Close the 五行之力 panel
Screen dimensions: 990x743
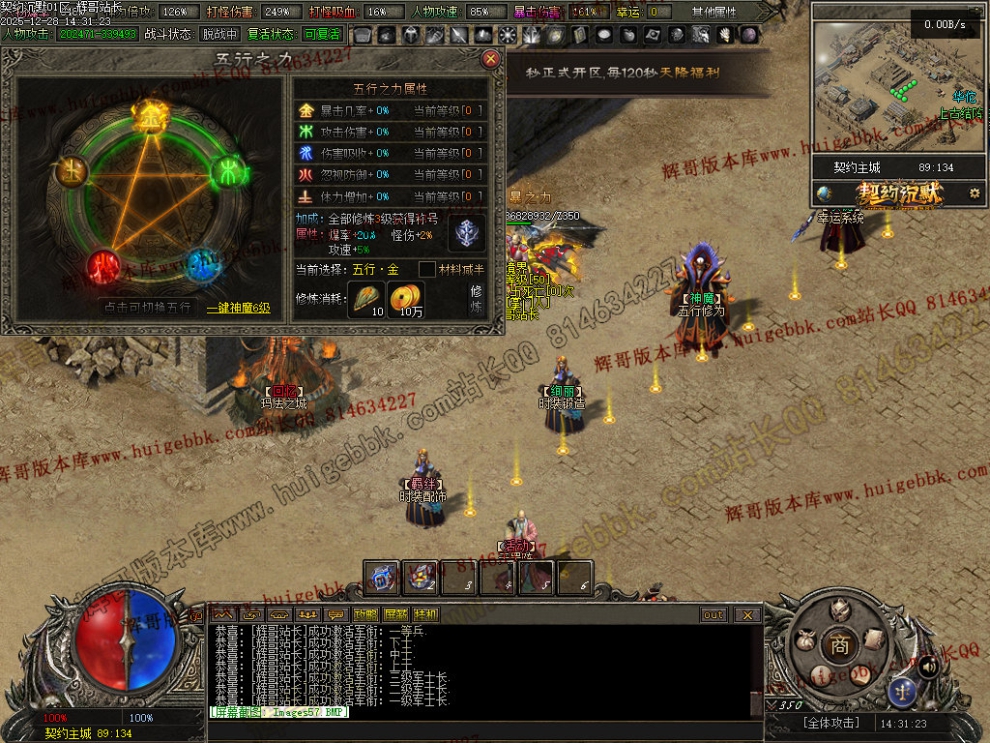coord(491,59)
